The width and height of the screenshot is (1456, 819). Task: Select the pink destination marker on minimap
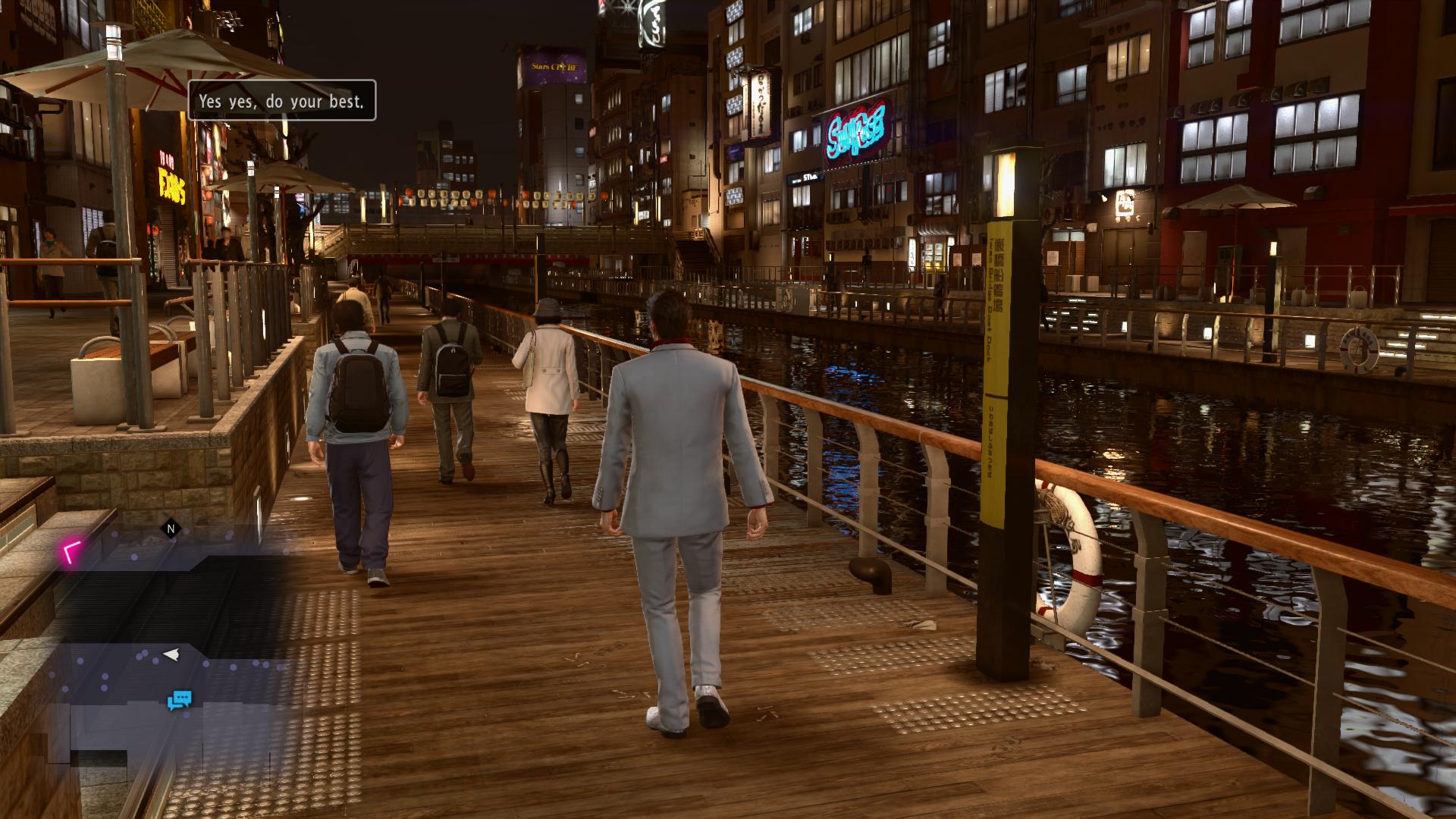(72, 552)
